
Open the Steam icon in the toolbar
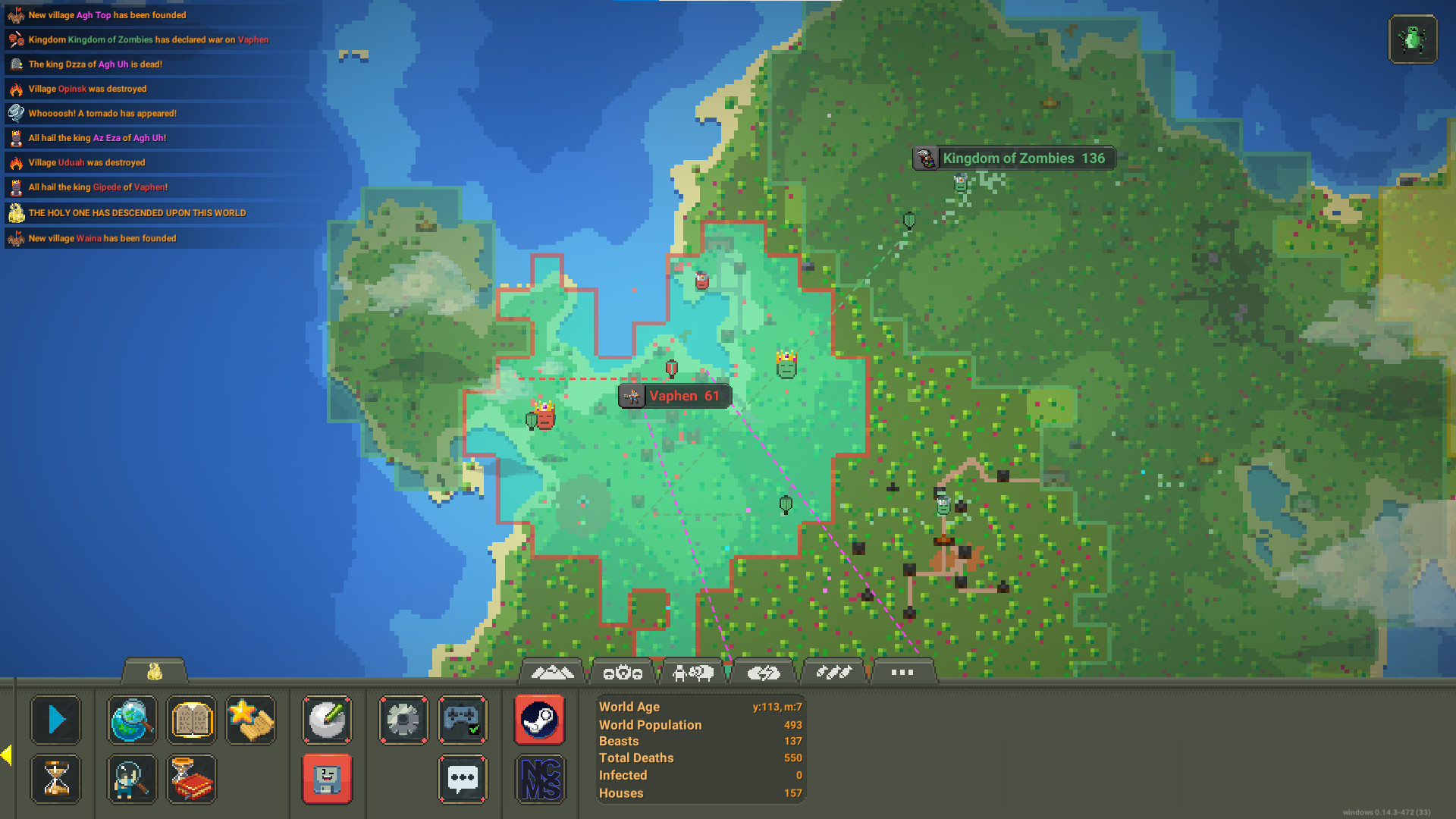(x=539, y=720)
